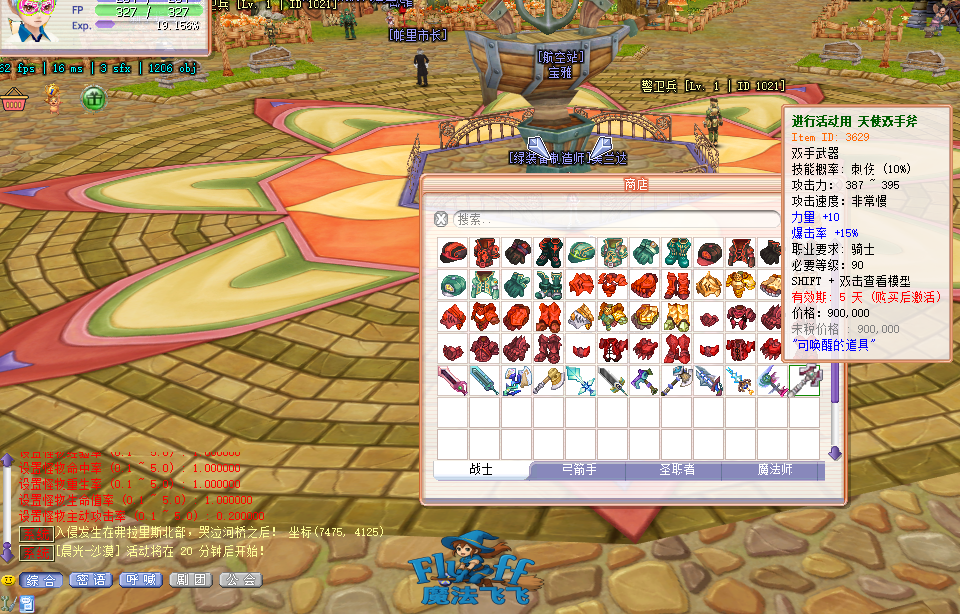960x614 pixels.
Task: Select the 圣职者 shop tab
Action: tap(673, 470)
